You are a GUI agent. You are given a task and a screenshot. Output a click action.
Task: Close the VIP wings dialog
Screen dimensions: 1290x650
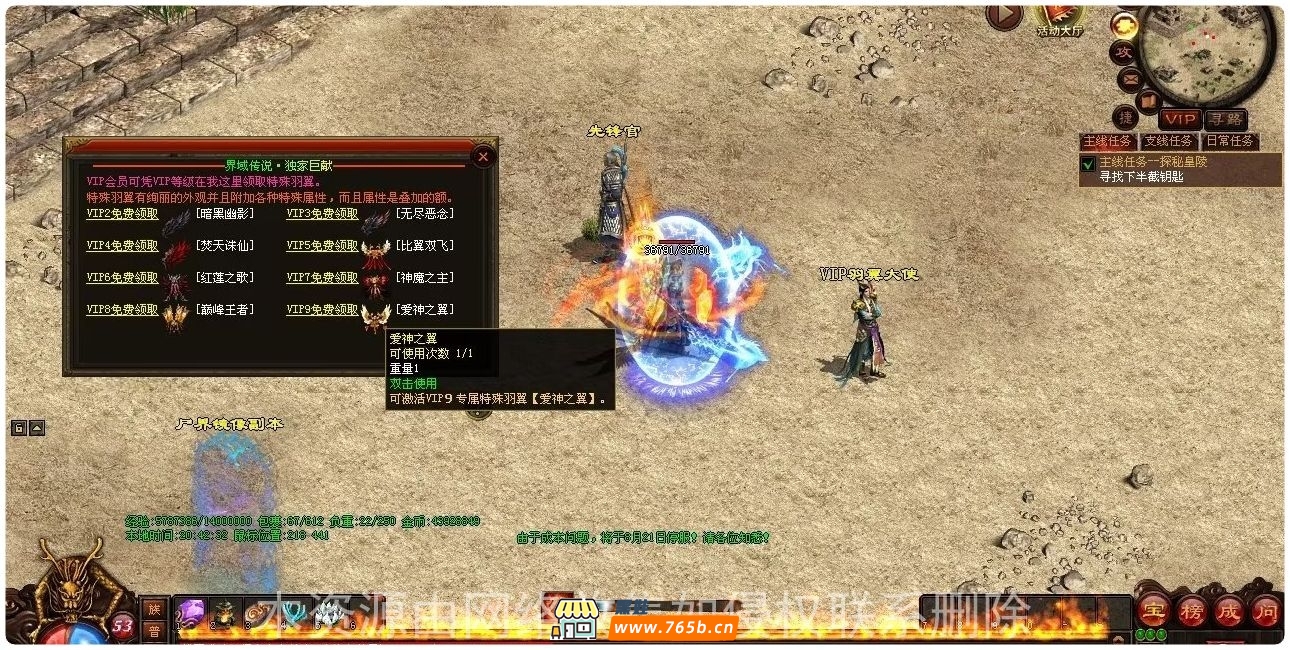(483, 156)
